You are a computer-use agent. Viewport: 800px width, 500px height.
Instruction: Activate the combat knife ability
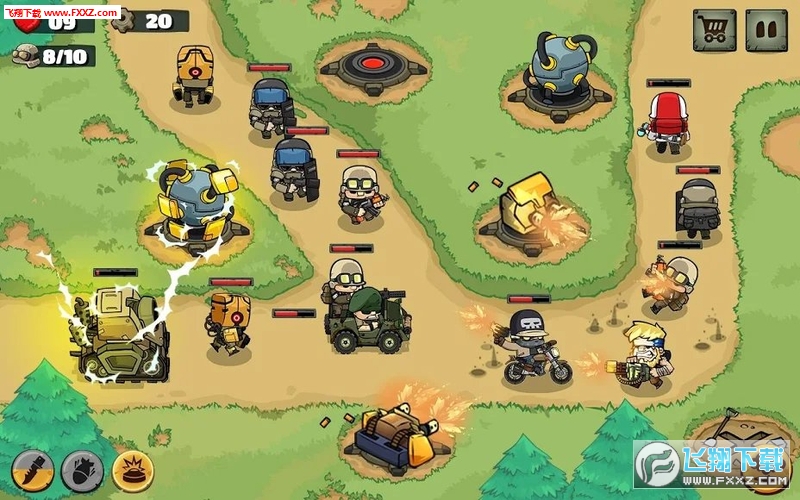[32, 470]
